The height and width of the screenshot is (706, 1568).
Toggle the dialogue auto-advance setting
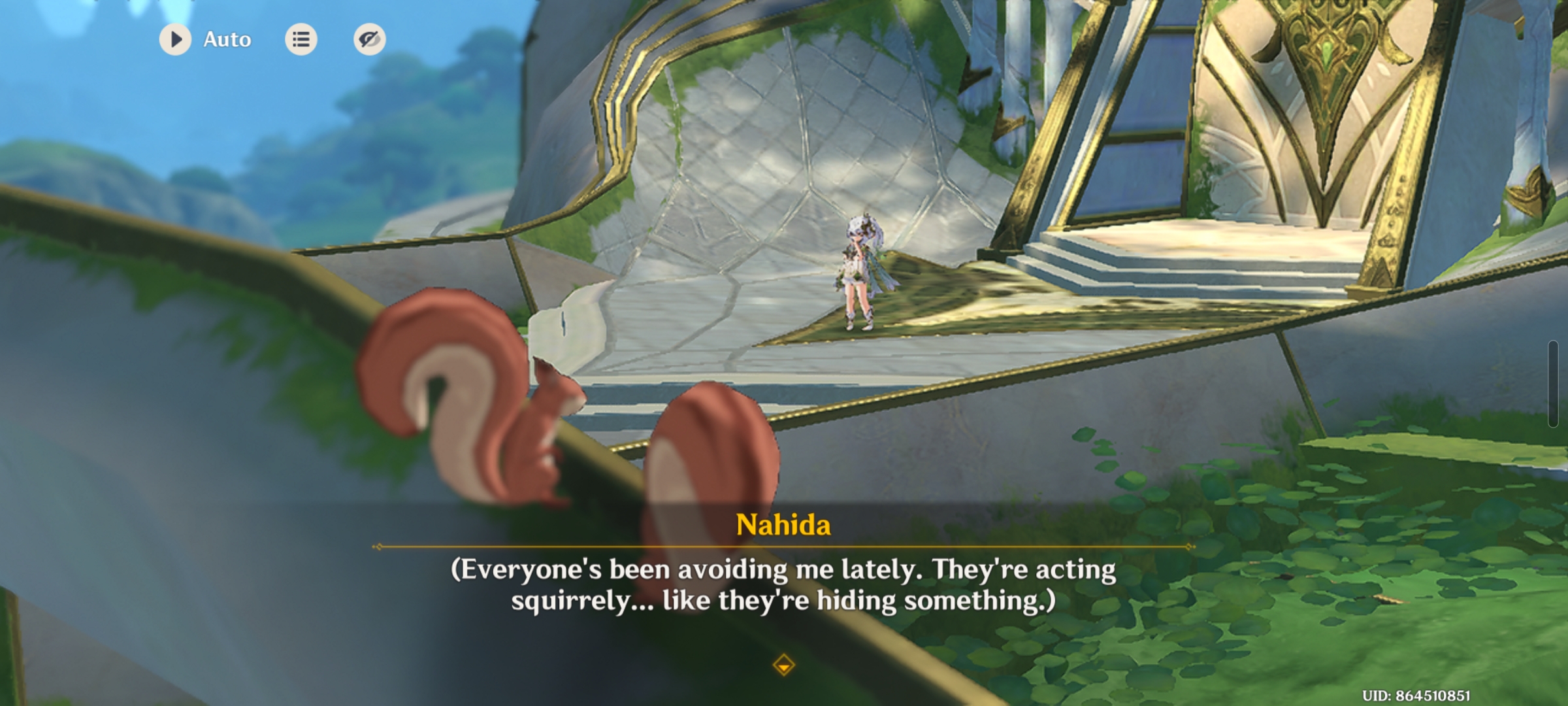tap(175, 39)
